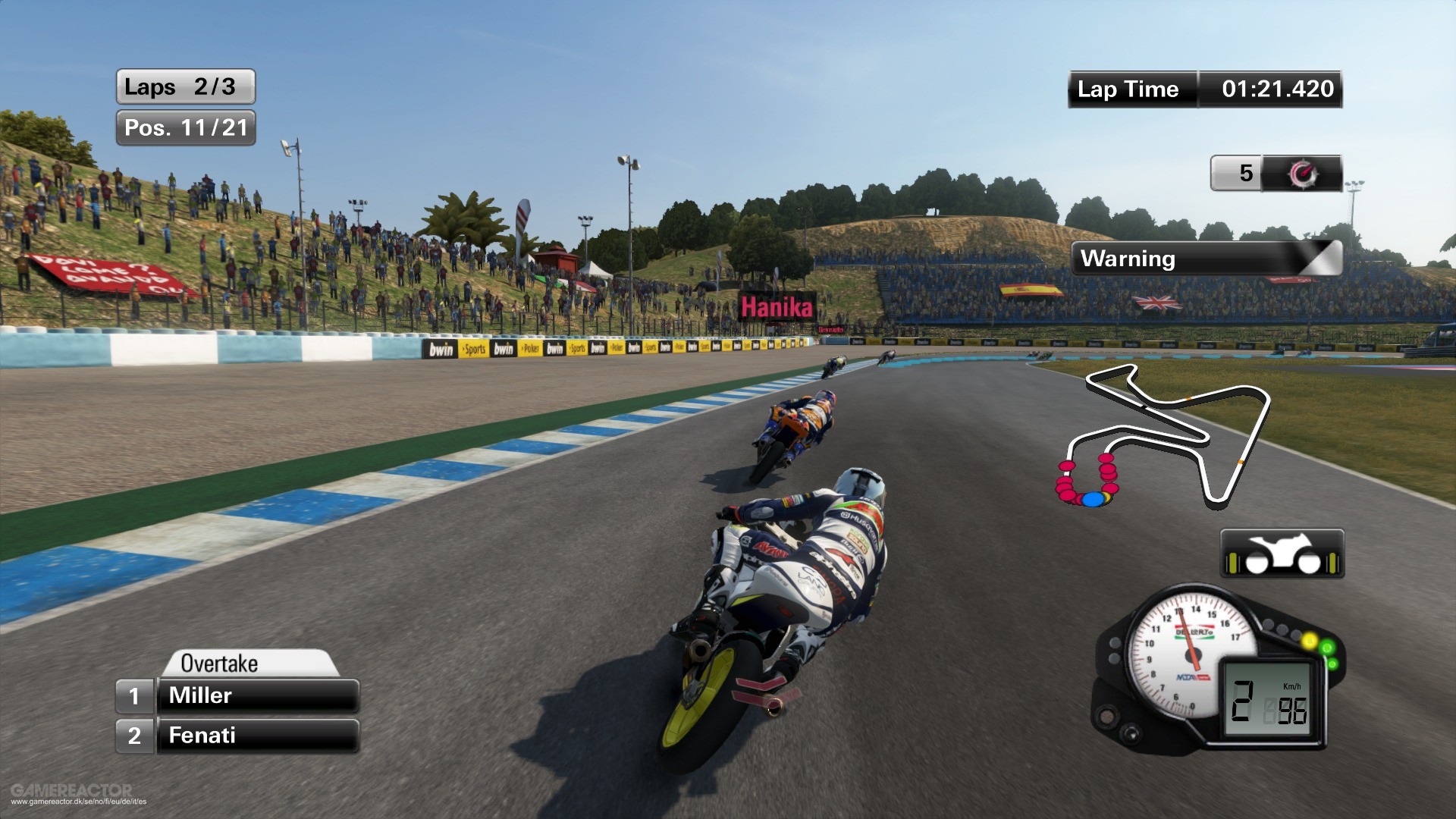Click the blue player marker on minimap
Image resolution: width=1456 pixels, height=819 pixels.
tap(1092, 500)
